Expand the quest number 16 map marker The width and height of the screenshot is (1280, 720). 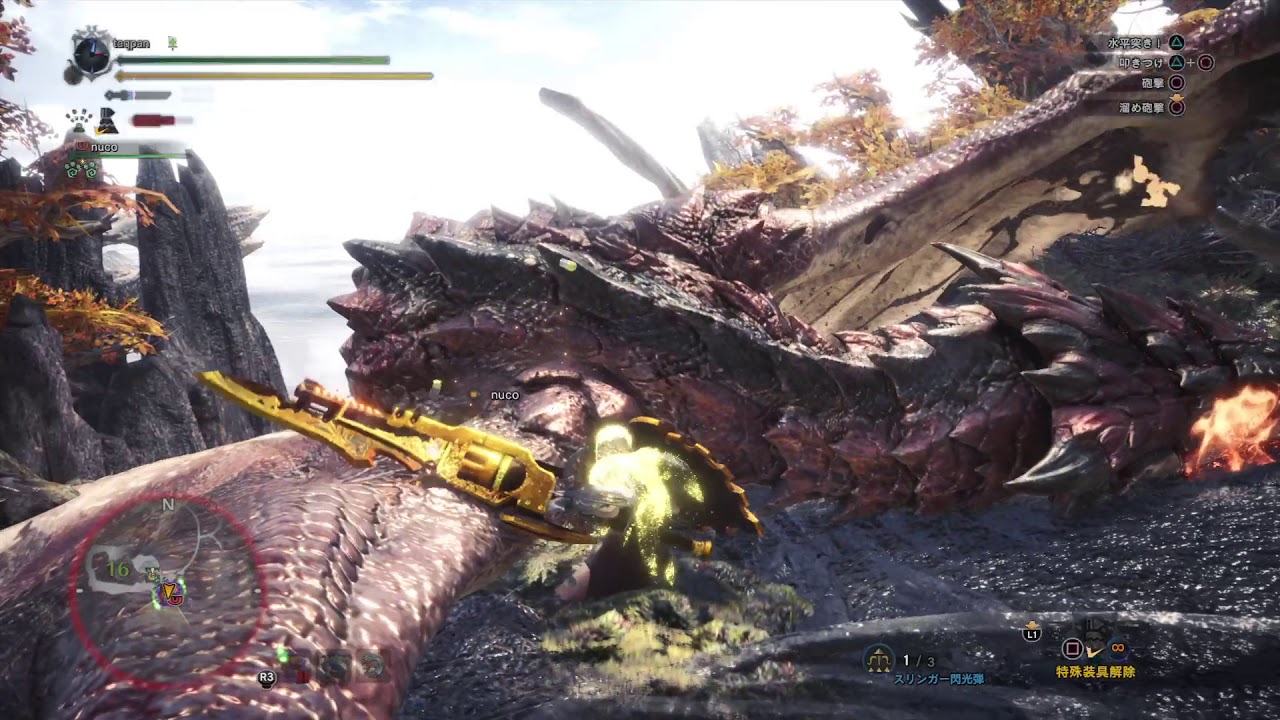[x=118, y=569]
